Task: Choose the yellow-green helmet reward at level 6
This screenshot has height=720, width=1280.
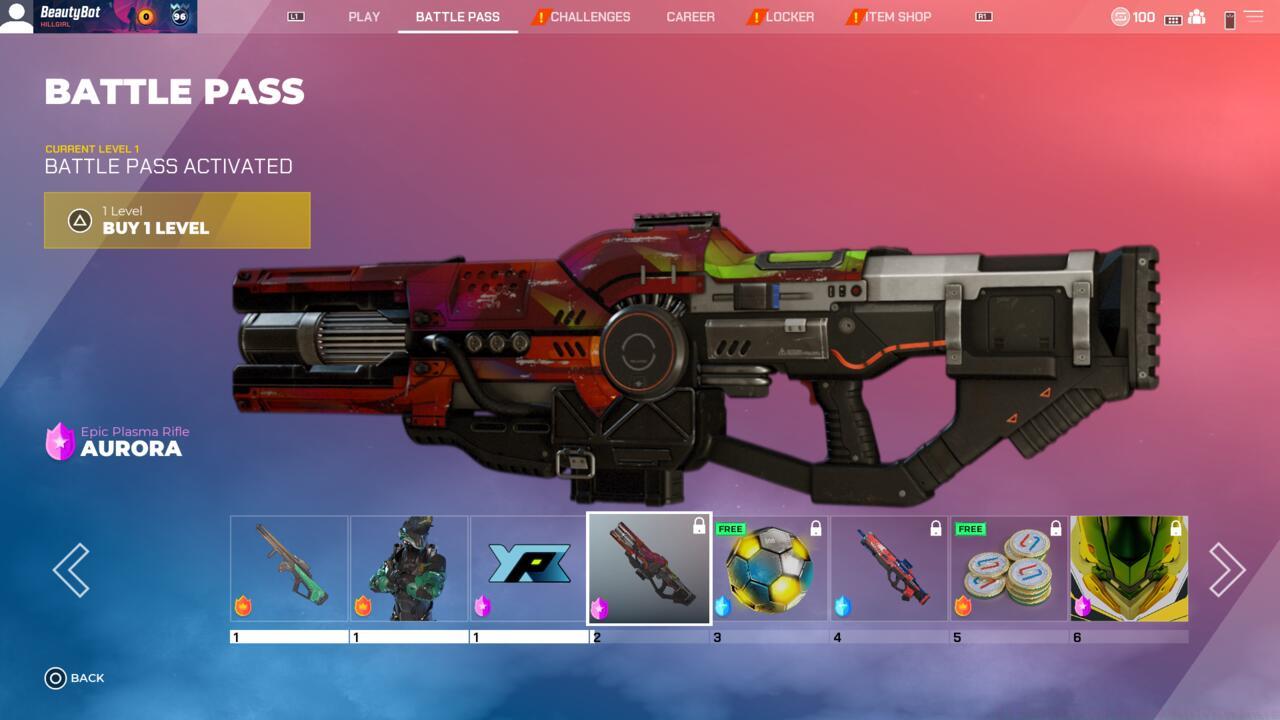Action: pos(1129,568)
